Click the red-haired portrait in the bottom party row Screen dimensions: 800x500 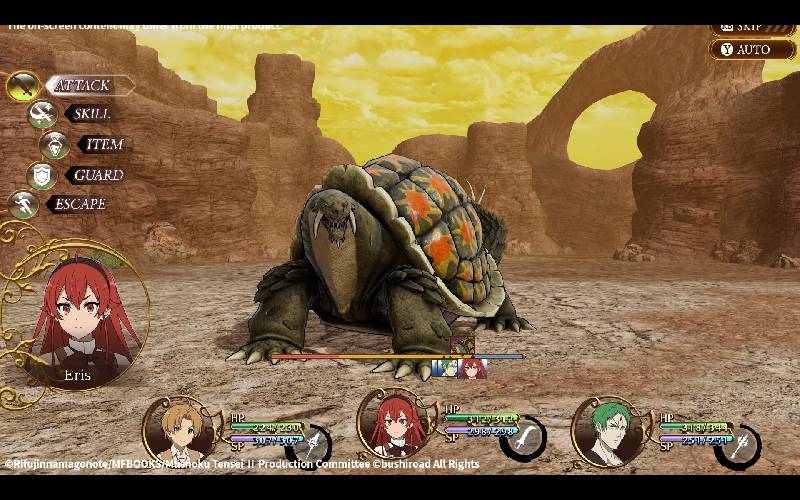[393, 430]
